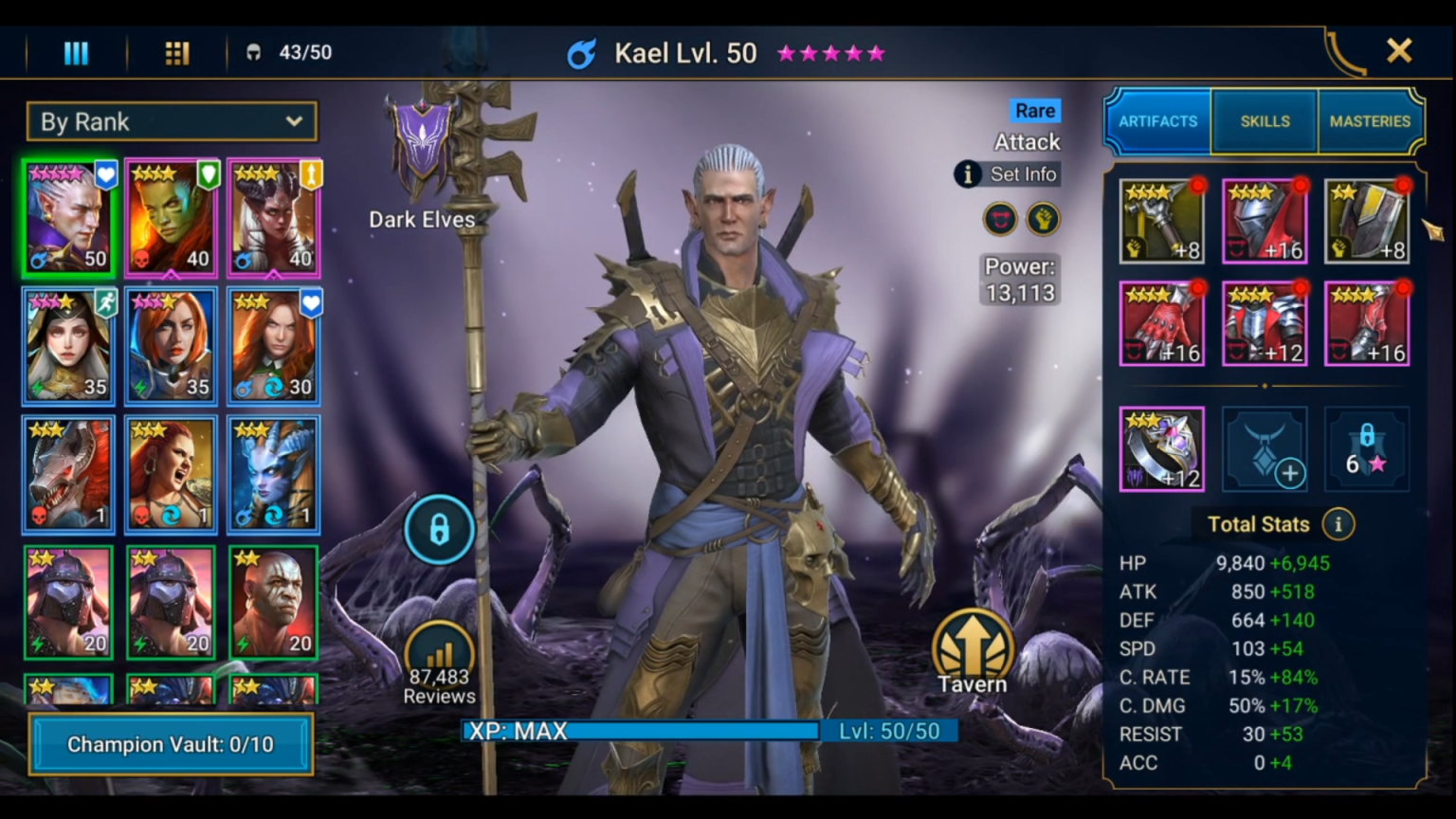Toggle the blue lock on the champion model

point(439,530)
